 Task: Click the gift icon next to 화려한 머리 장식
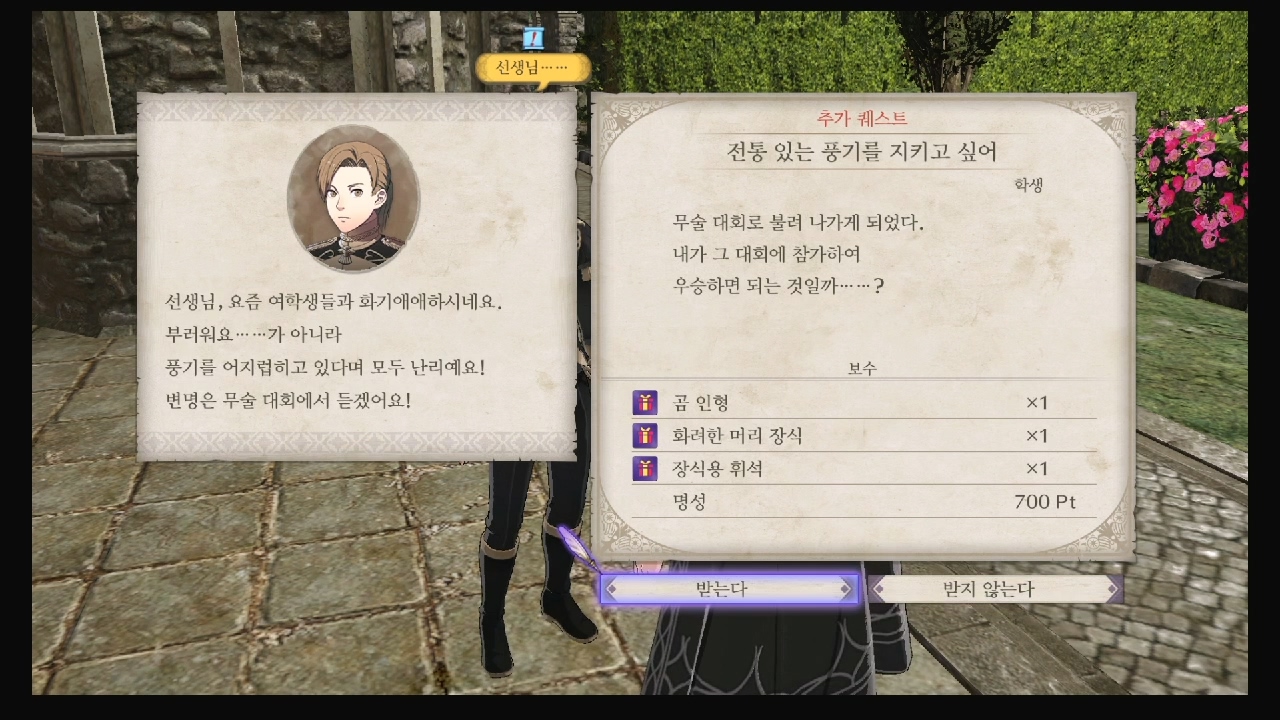click(643, 433)
